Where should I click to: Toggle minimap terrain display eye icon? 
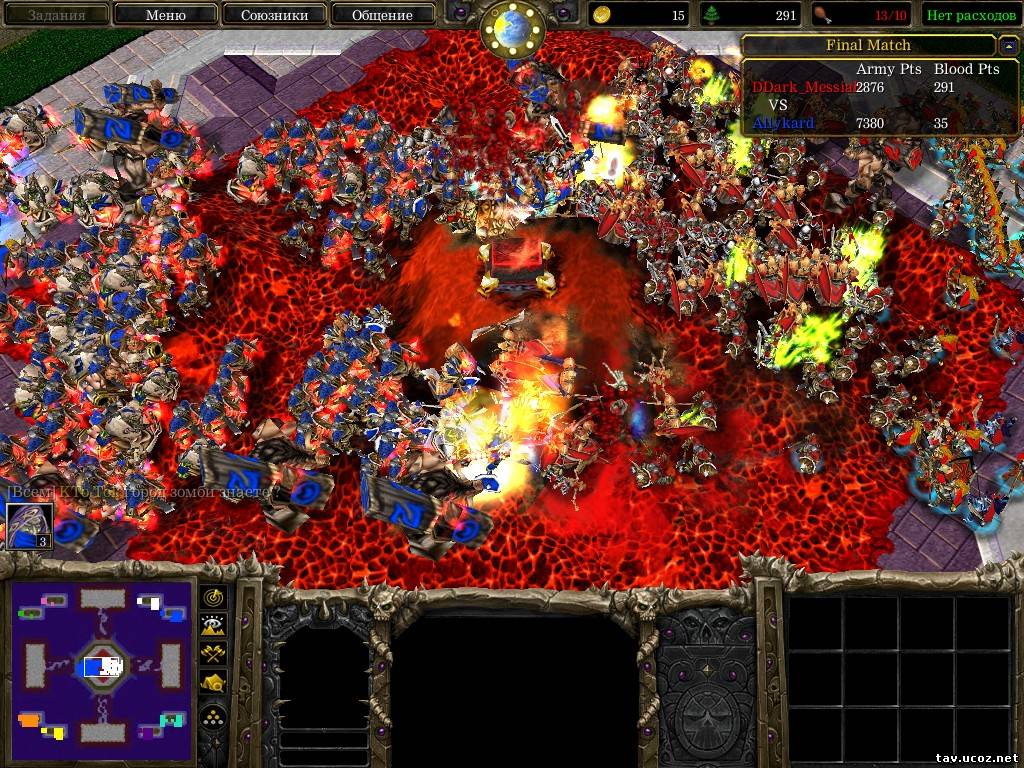pyautogui.click(x=213, y=626)
